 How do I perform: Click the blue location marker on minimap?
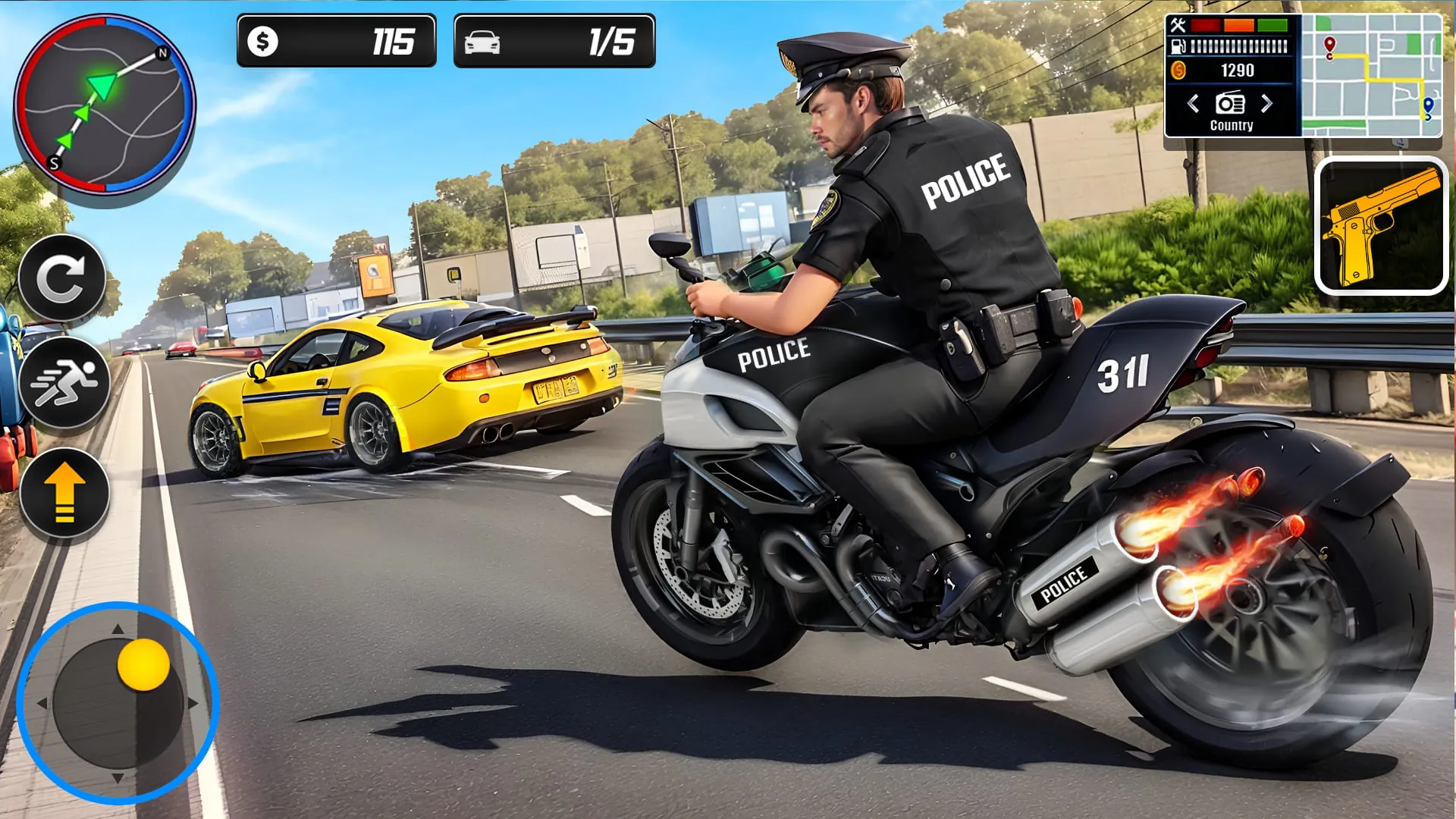pyautogui.click(x=1428, y=106)
